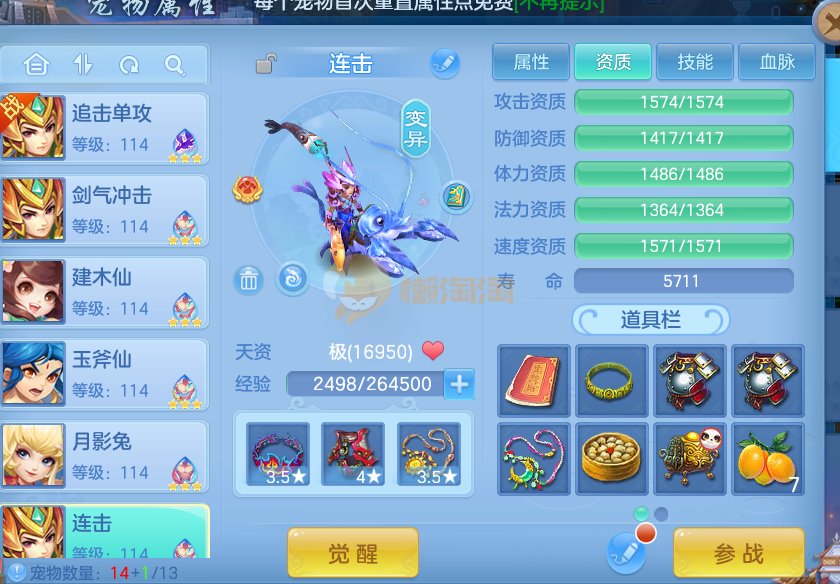Click the trash can release icon
Image resolution: width=840 pixels, height=584 pixels.
248,281
